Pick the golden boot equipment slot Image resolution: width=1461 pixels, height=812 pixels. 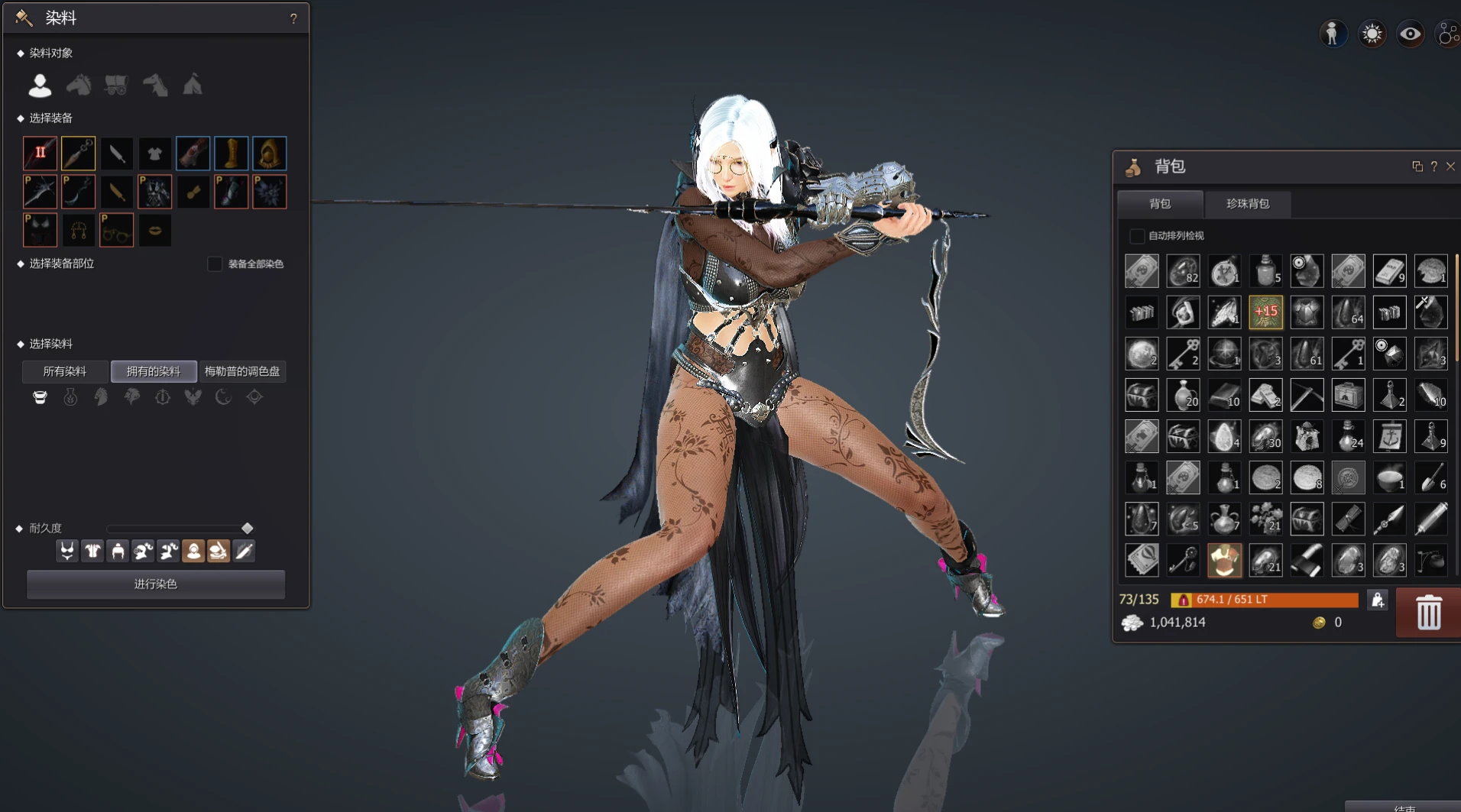pos(231,154)
